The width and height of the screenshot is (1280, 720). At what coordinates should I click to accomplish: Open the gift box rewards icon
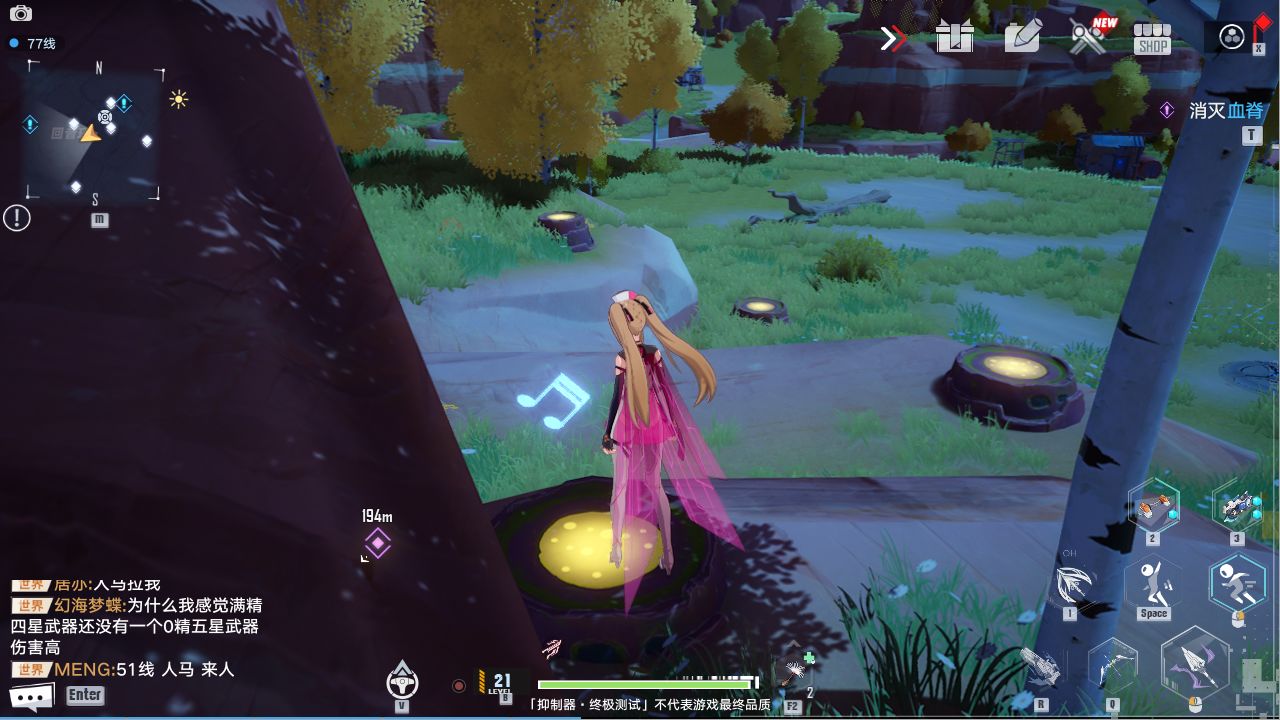coord(954,38)
